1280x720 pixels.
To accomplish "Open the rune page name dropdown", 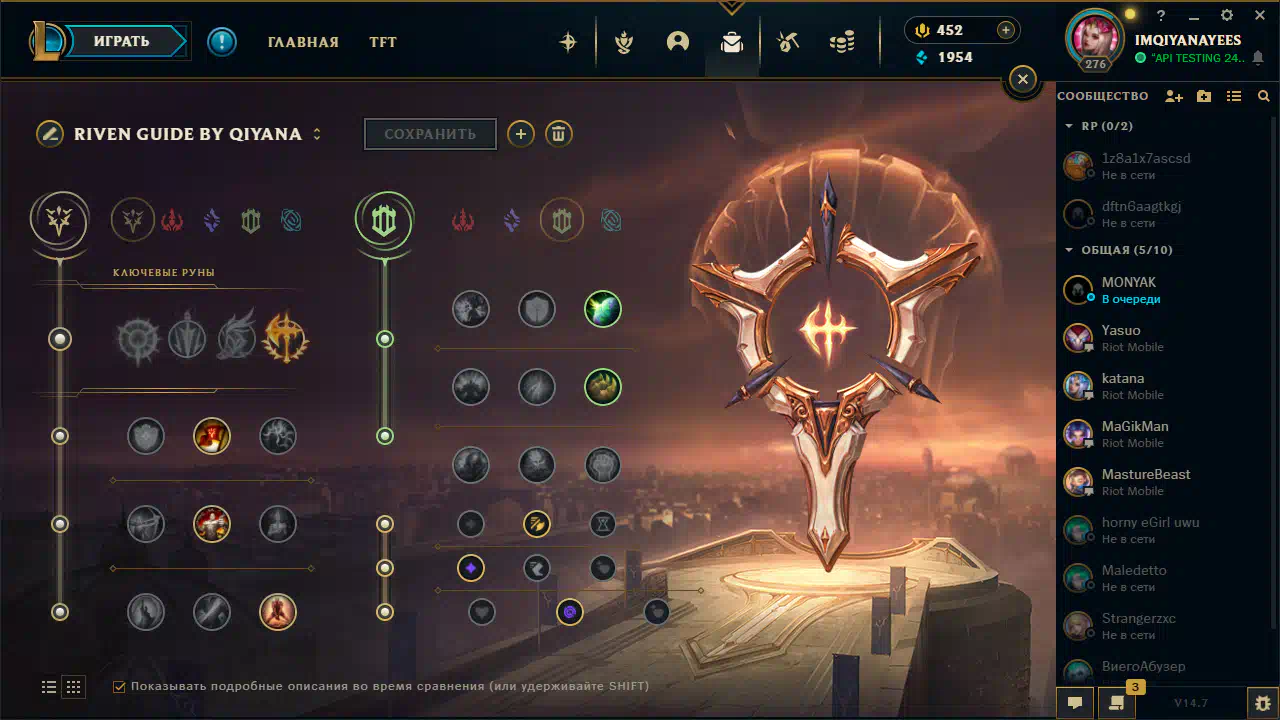I will point(317,134).
